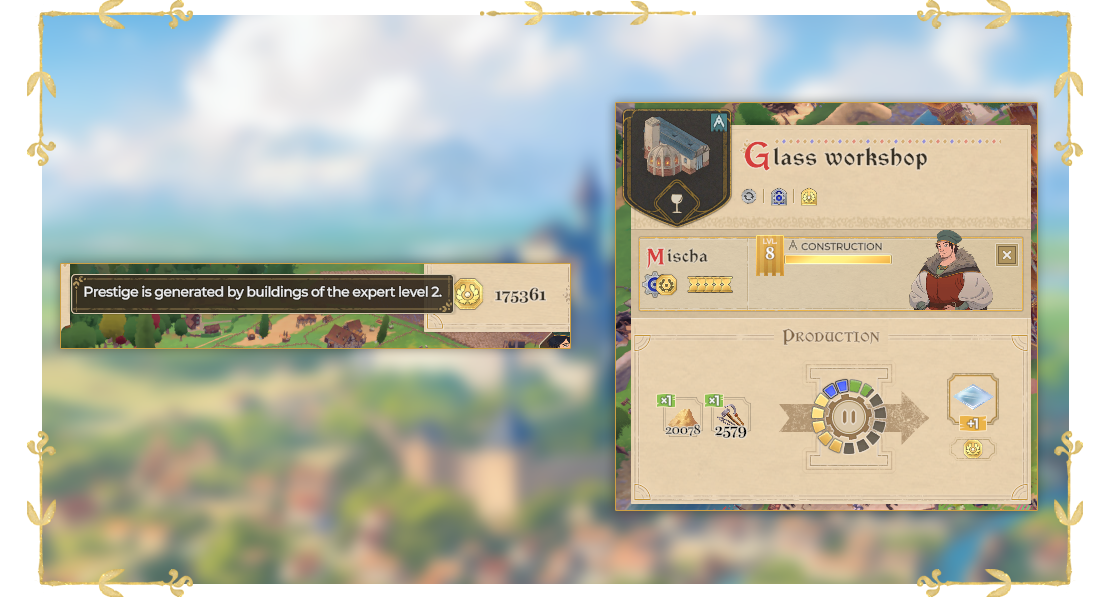
Task: Click the level 8 construction banner
Action: click(769, 255)
